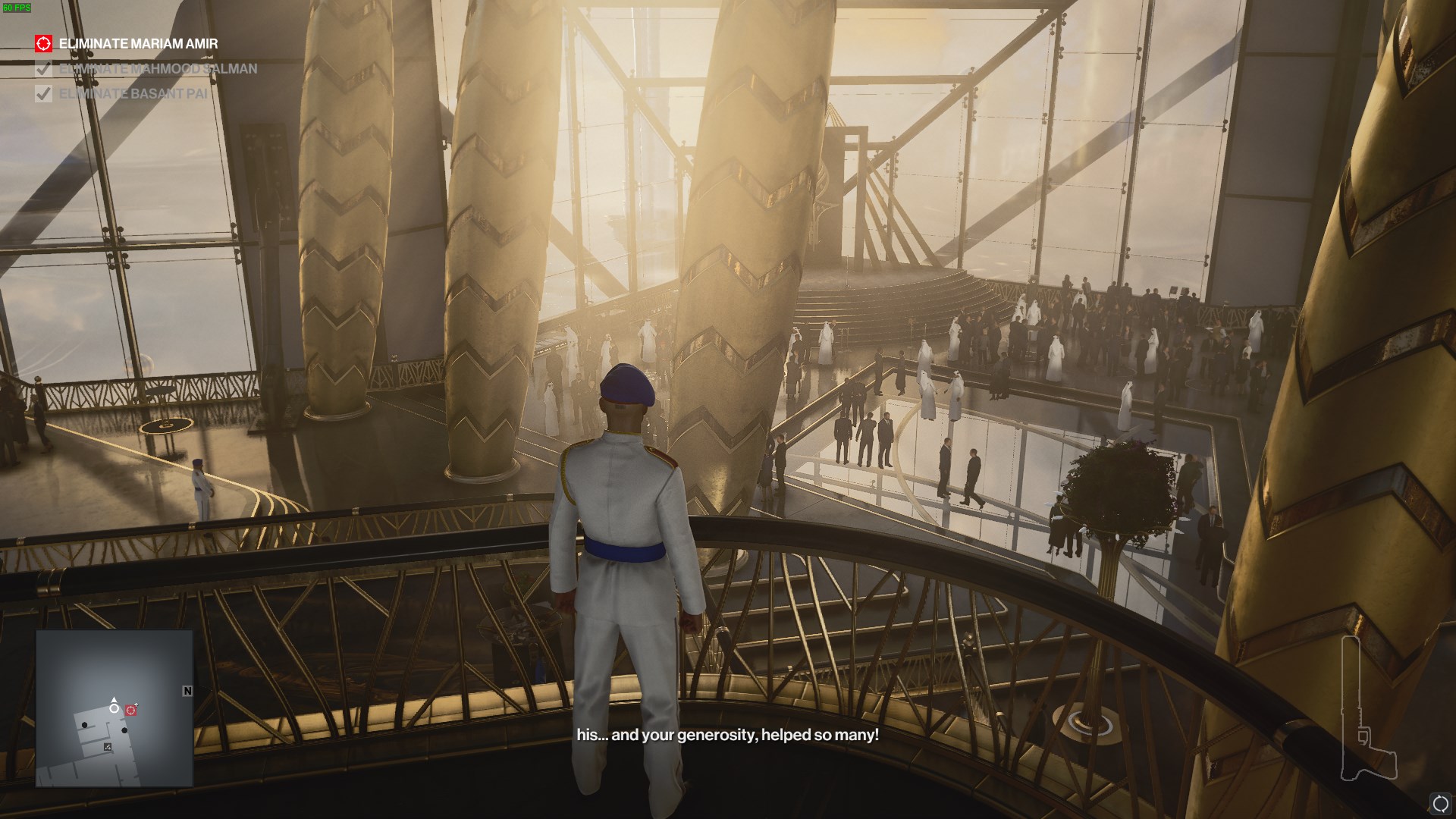Click the subtitle text at the bottom
This screenshot has height=819, width=1456.
point(727,733)
